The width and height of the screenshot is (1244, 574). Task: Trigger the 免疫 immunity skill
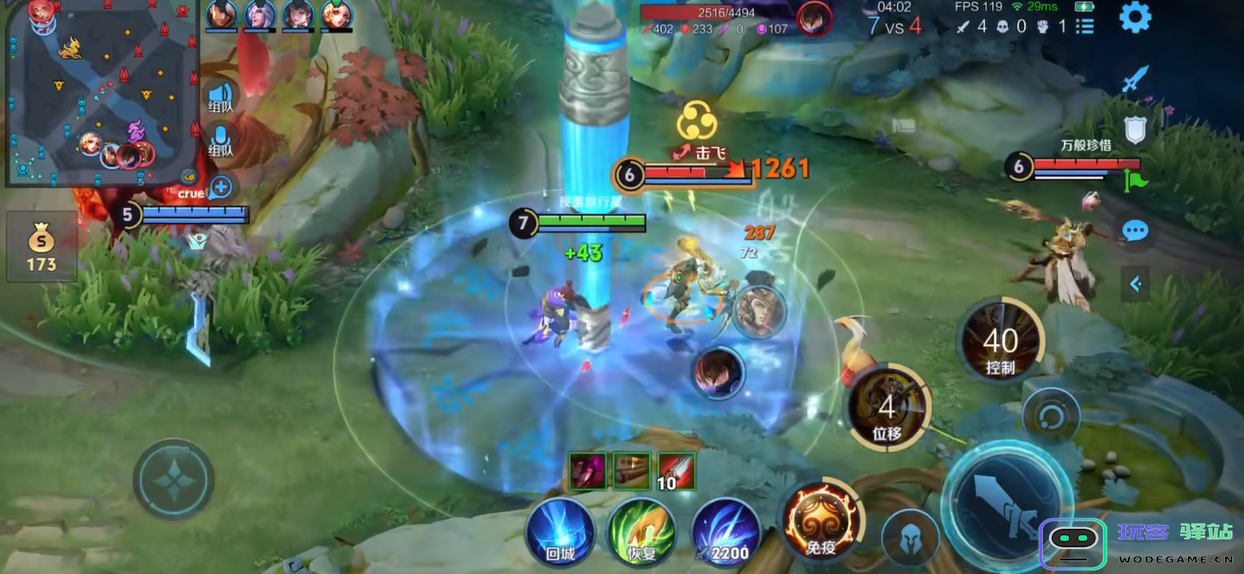click(820, 521)
